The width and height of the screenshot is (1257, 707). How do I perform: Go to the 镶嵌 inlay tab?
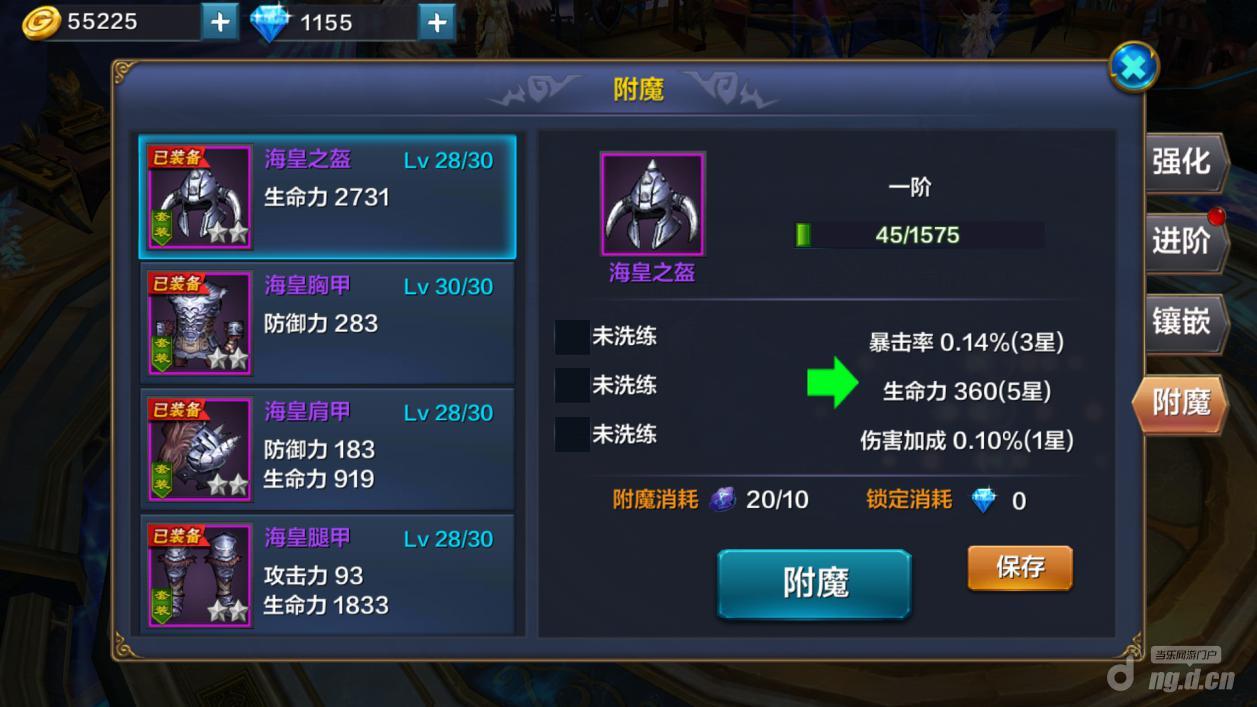1182,322
